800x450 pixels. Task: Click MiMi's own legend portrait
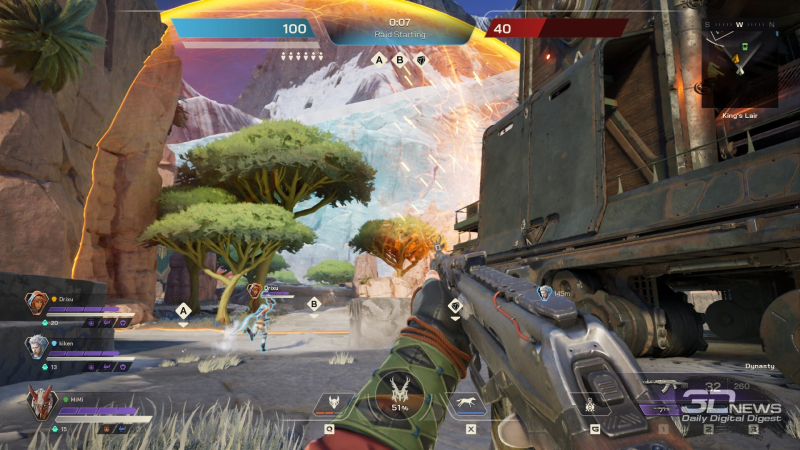tap(42, 402)
